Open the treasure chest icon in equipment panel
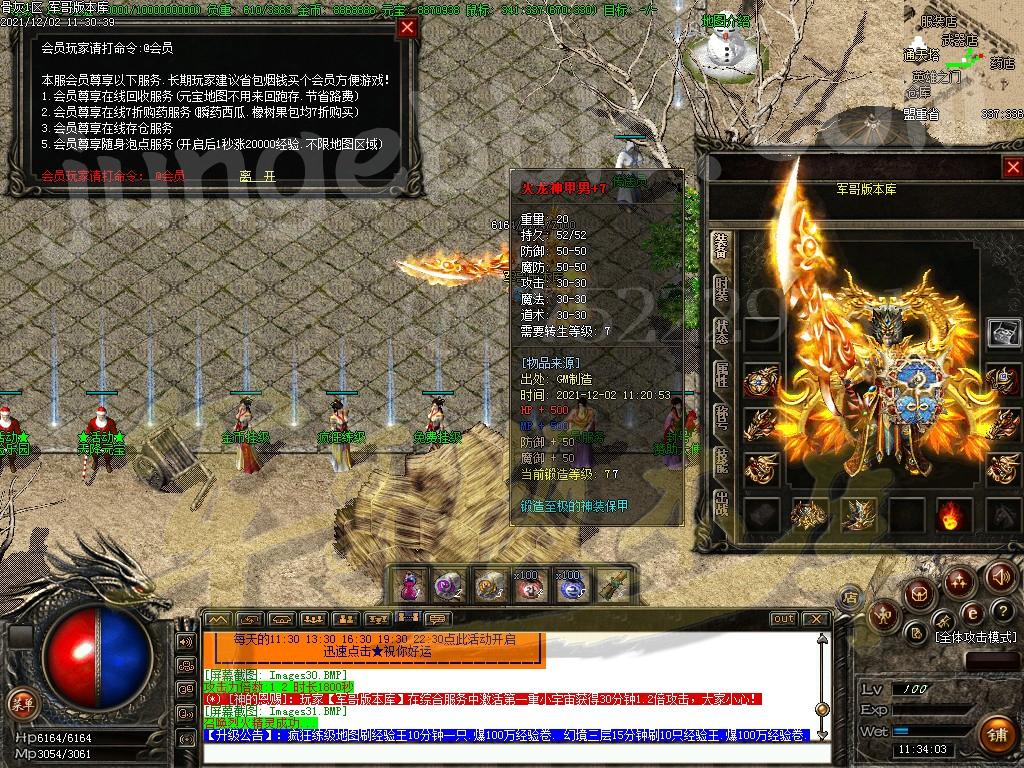Screen dimensions: 1024x768 1003,332
